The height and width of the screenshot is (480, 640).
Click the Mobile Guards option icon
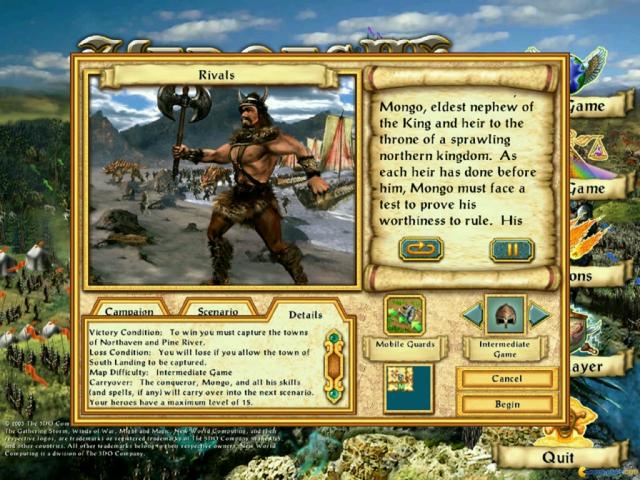[404, 315]
